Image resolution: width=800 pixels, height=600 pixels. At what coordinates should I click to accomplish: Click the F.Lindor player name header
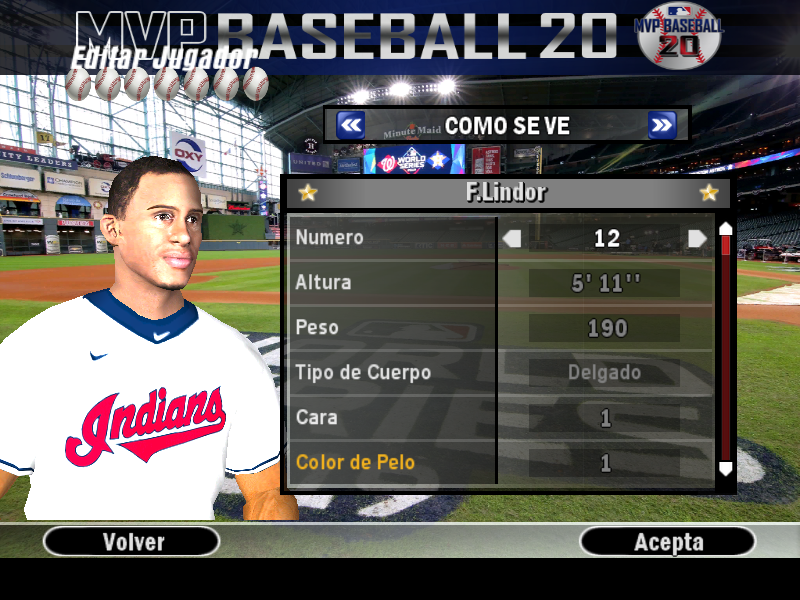click(x=507, y=192)
